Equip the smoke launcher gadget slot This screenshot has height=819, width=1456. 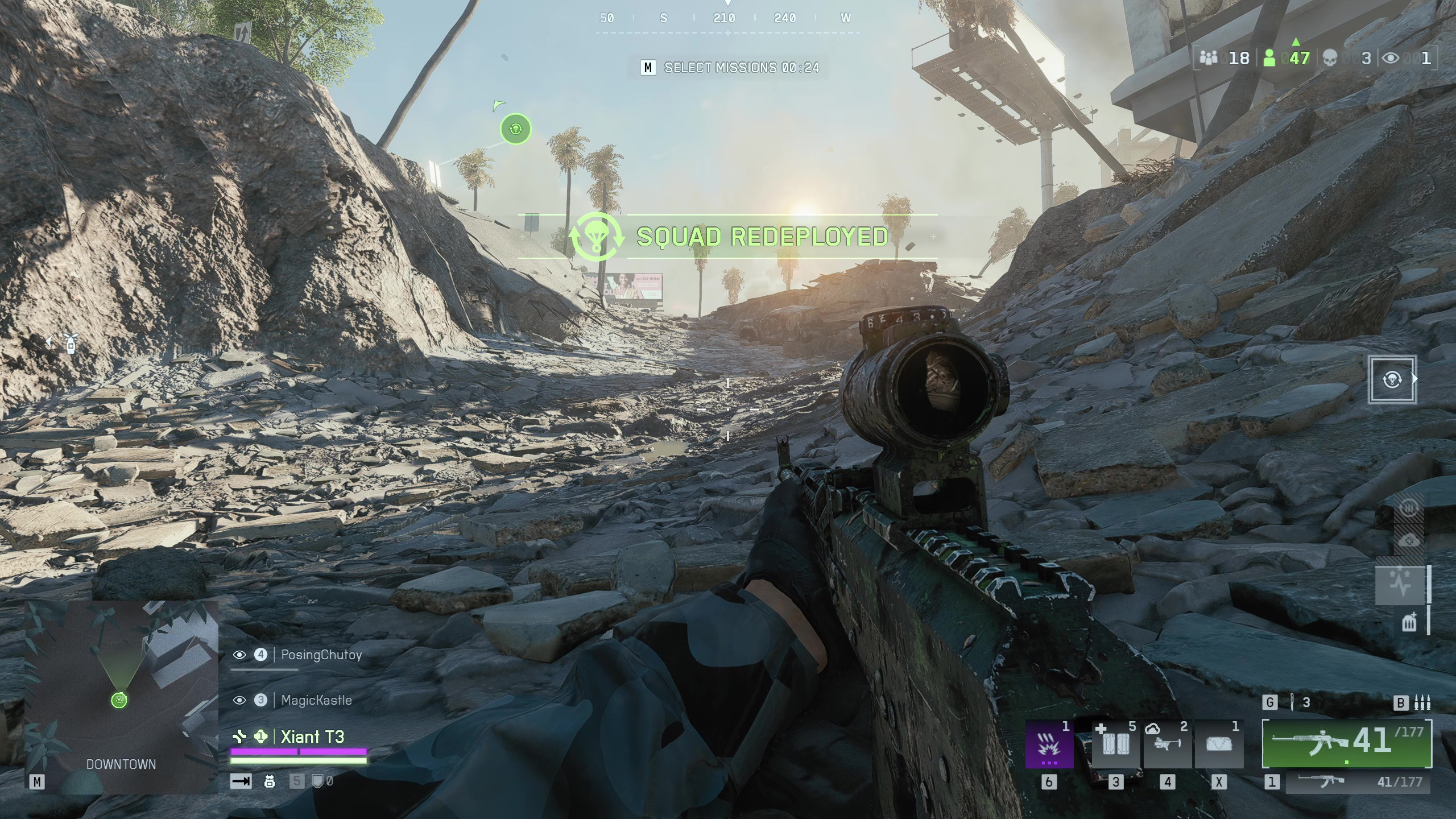pos(1167,744)
